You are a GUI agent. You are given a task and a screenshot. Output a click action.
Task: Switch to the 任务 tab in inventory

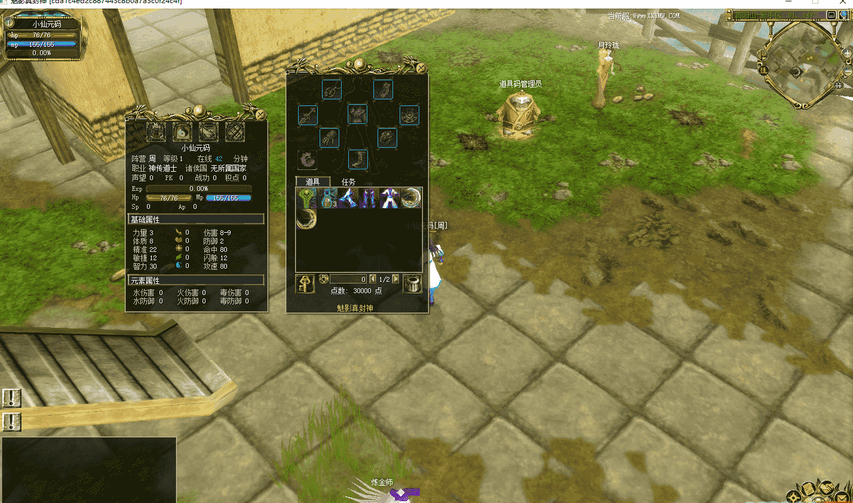[348, 181]
